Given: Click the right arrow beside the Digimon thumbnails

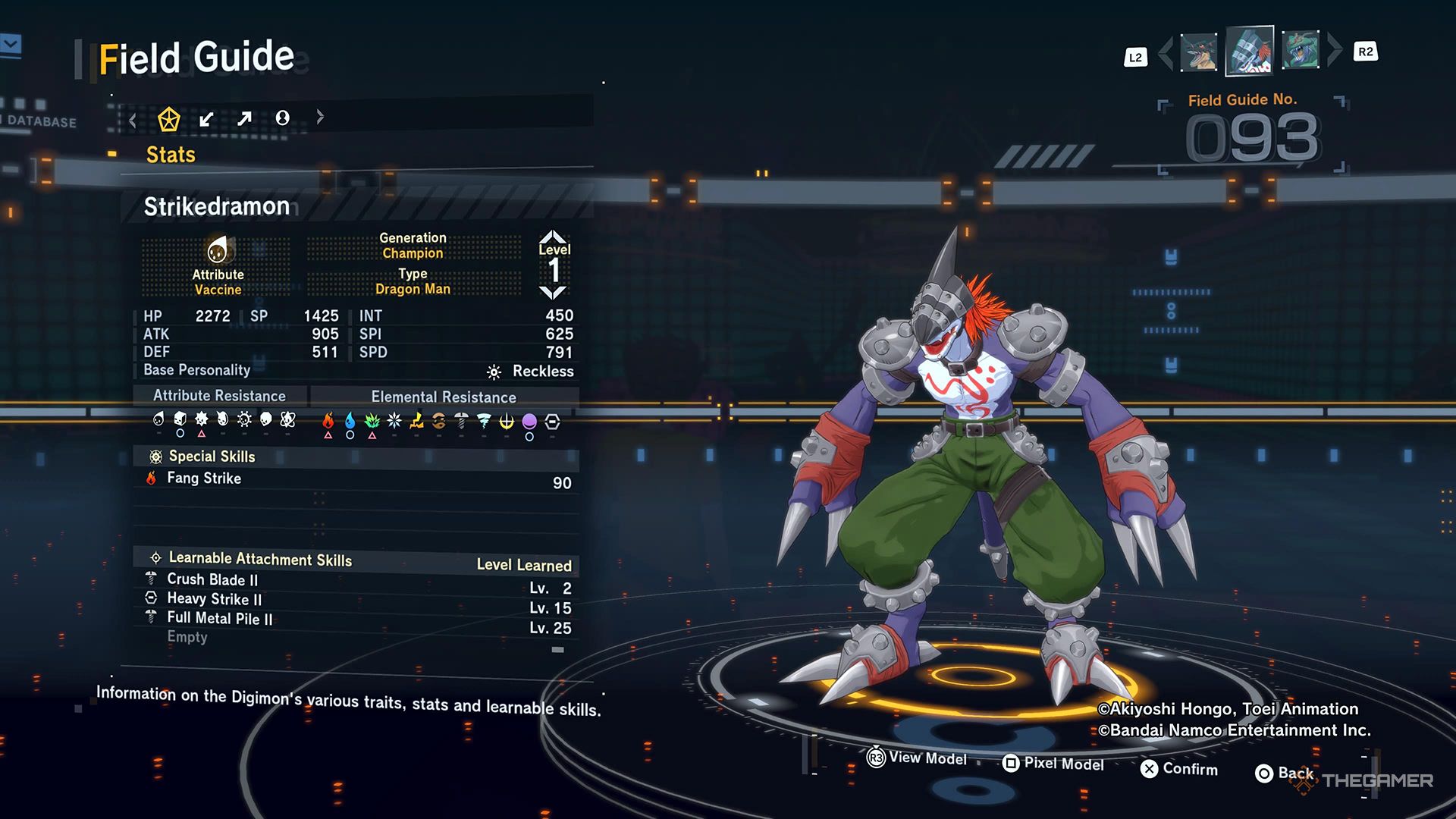Looking at the screenshot, I should point(1335,50).
